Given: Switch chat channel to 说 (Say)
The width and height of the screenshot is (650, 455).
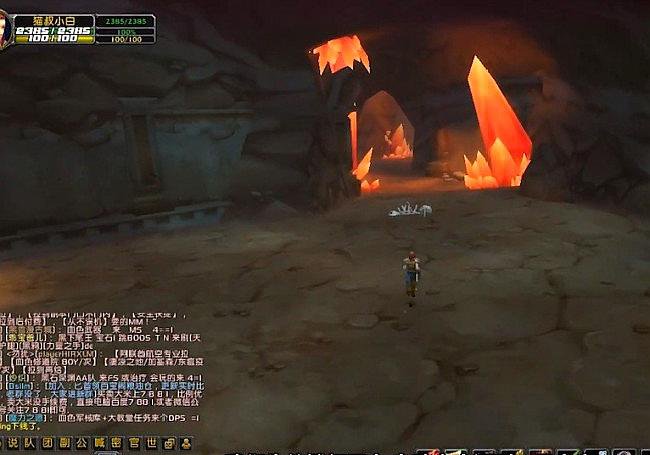Looking at the screenshot, I should [11, 443].
